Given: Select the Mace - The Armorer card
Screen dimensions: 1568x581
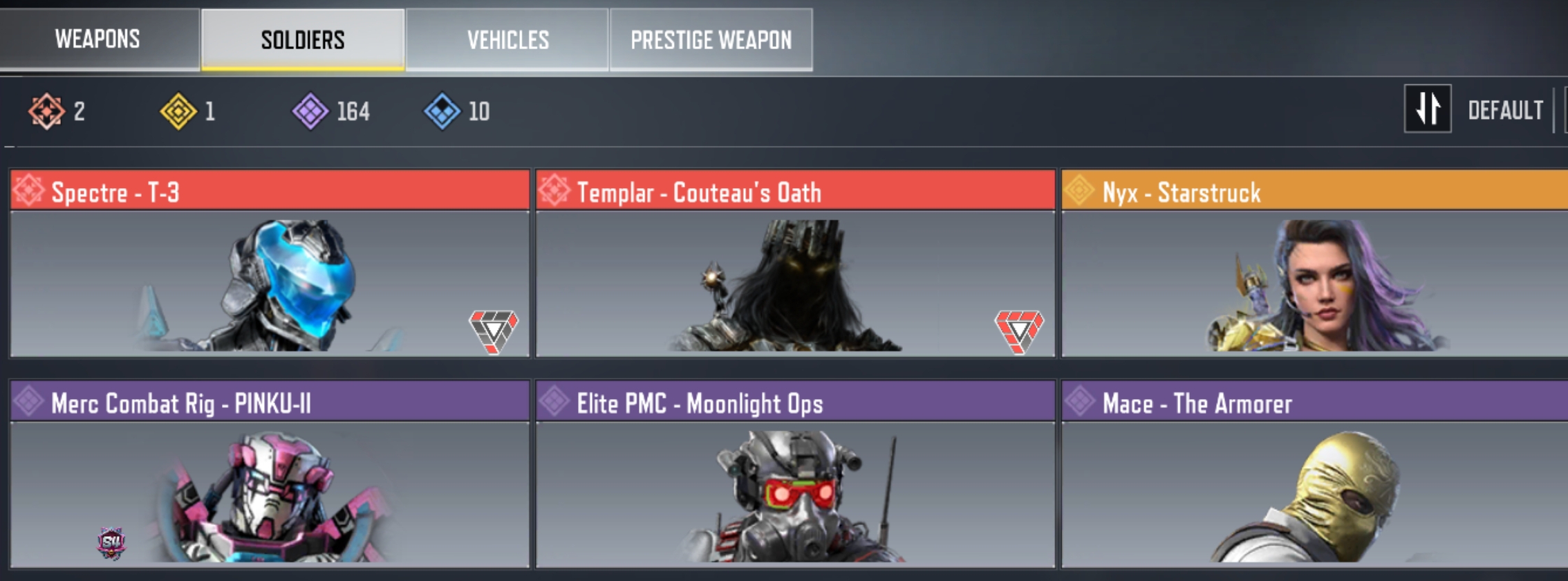Looking at the screenshot, I should 1314,474.
